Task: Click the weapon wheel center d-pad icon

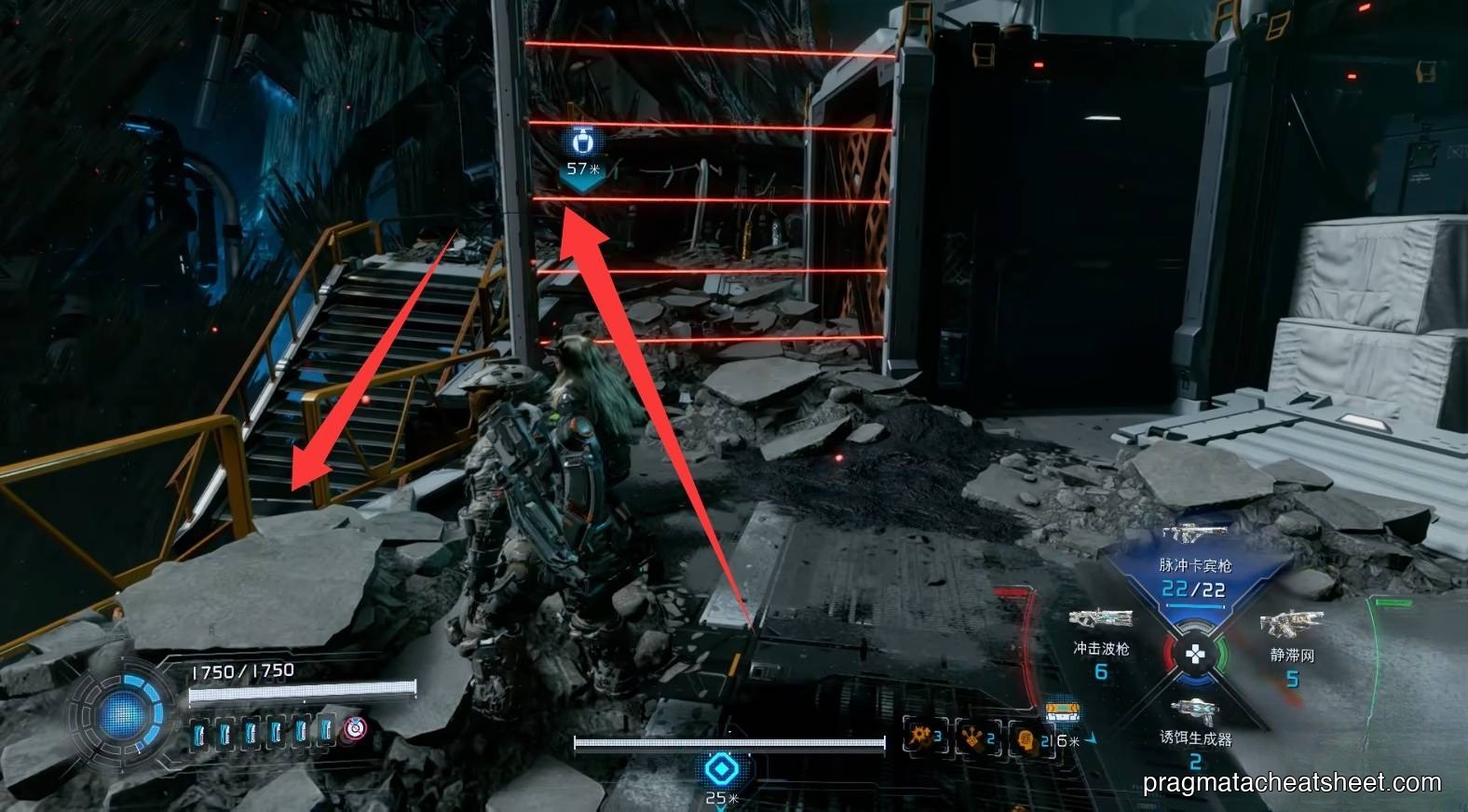Action: click(x=1194, y=655)
